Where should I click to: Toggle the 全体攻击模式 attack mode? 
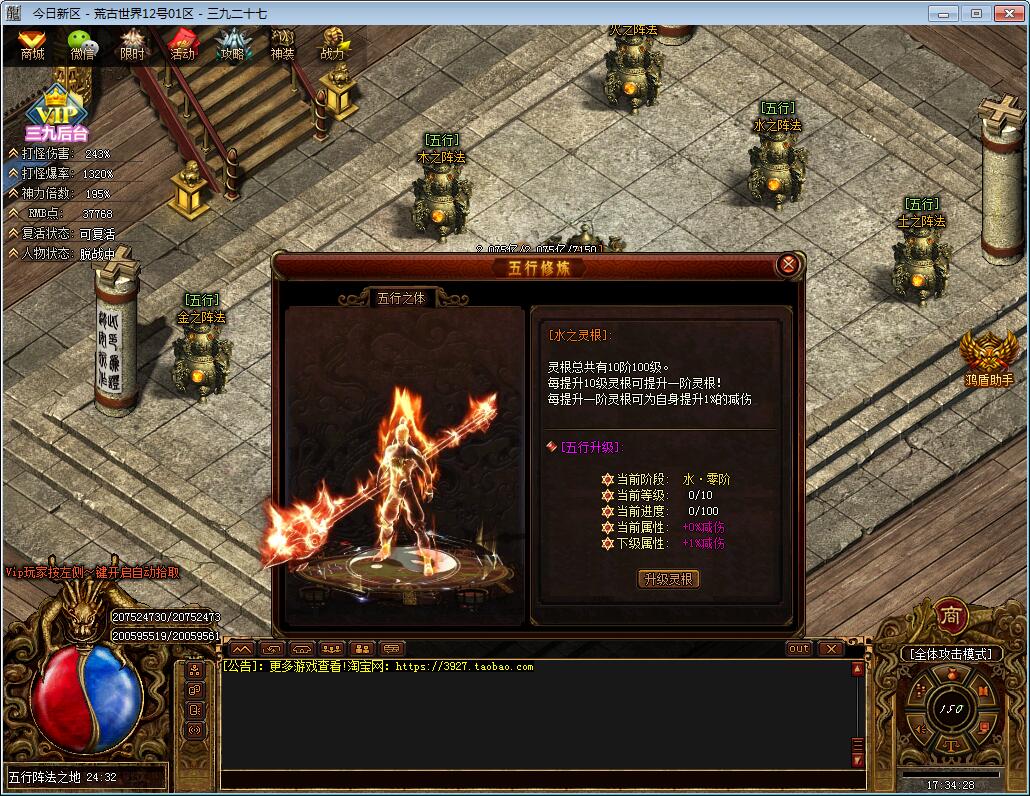(950, 654)
